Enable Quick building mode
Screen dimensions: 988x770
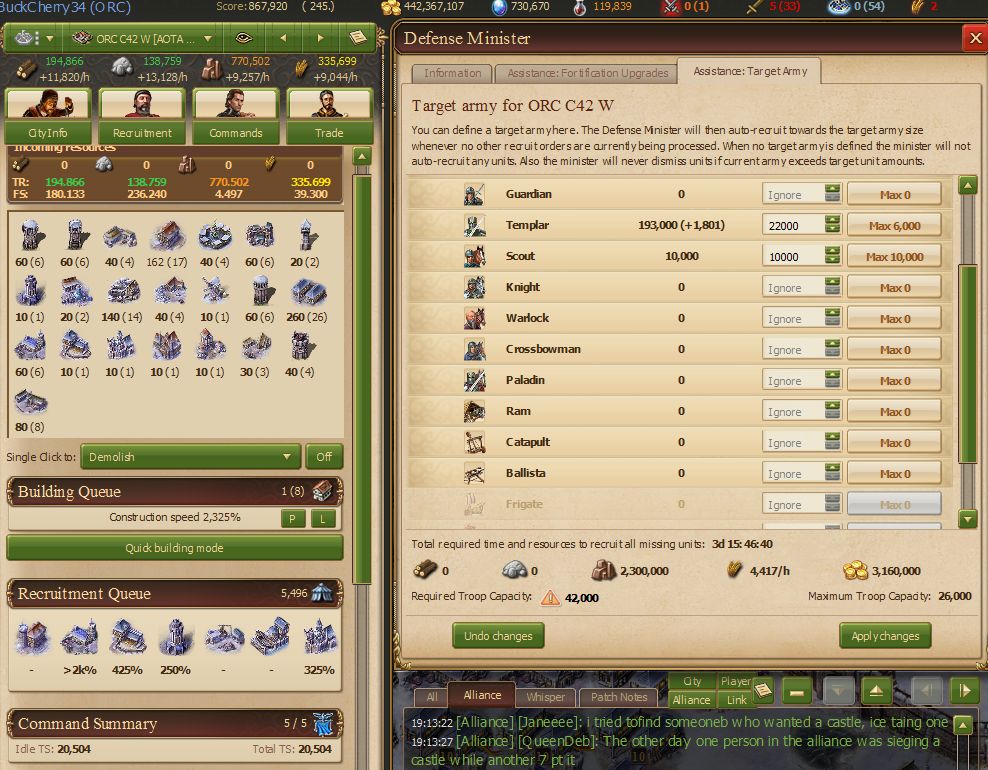point(175,548)
